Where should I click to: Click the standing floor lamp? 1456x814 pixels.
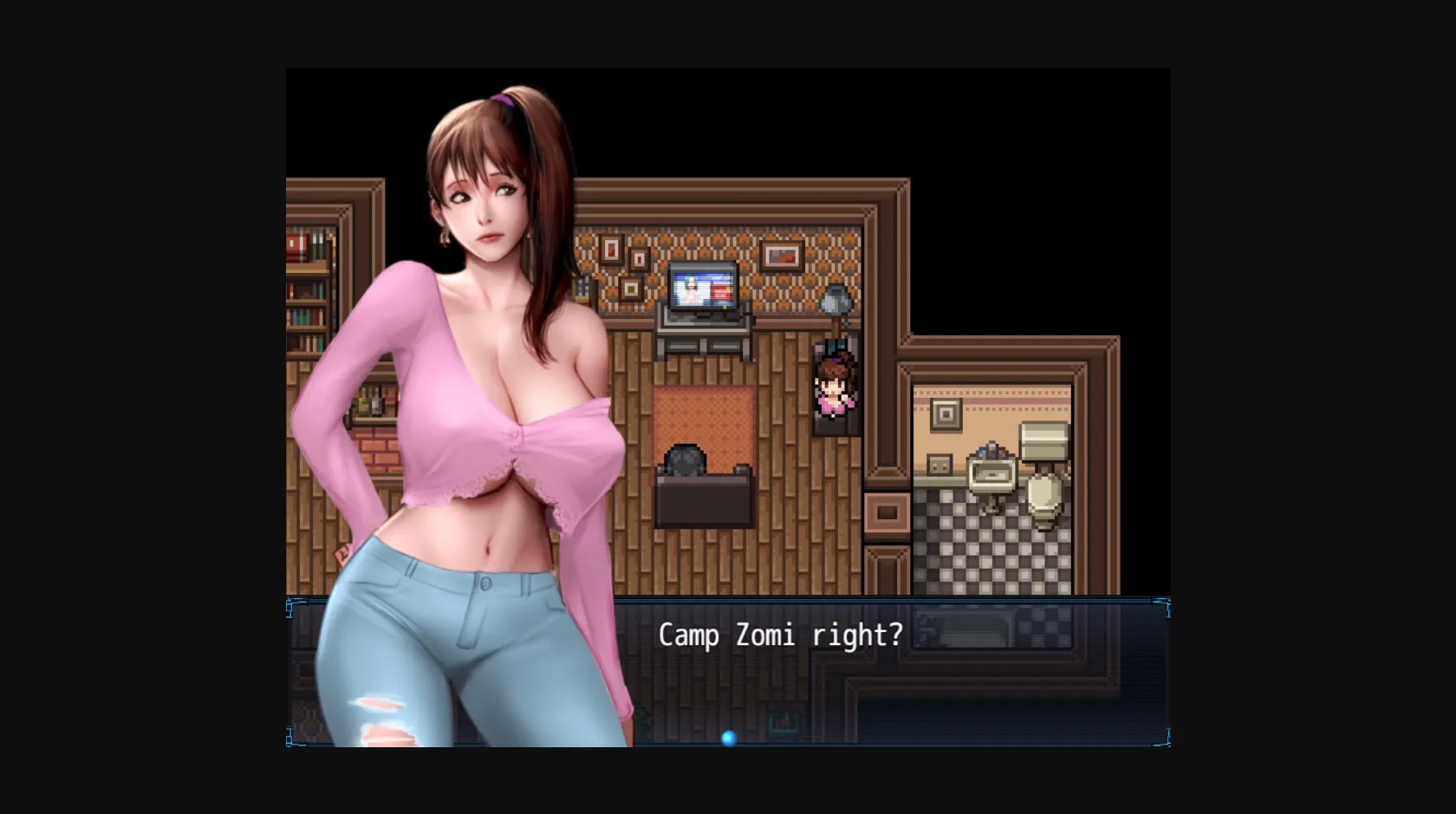coord(835,299)
